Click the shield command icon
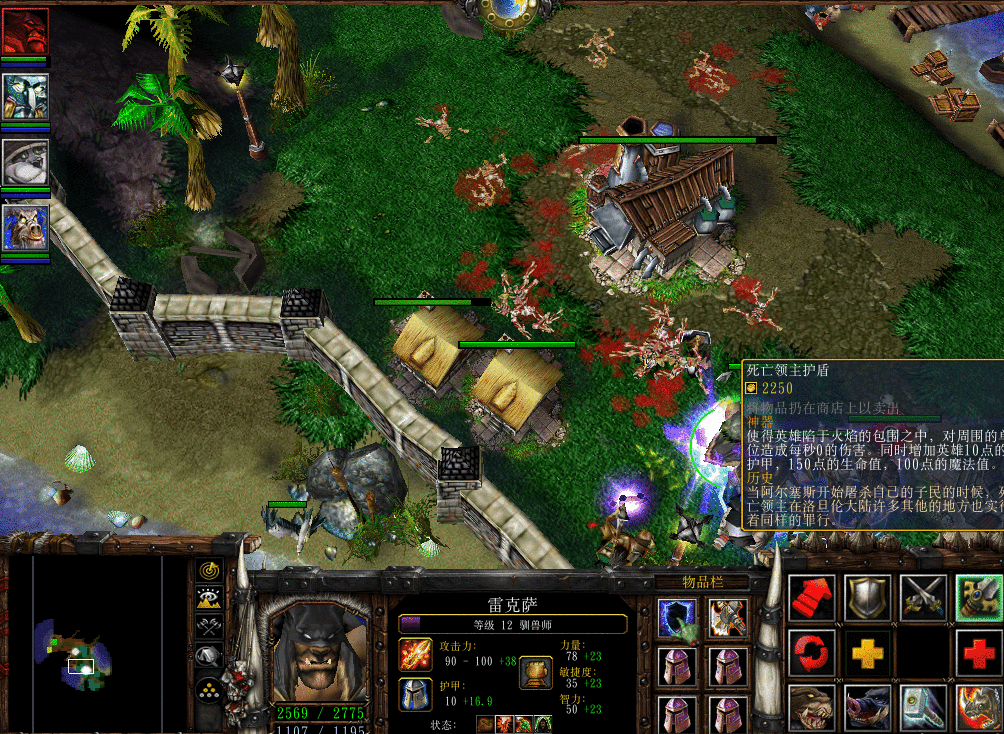Screen dimensions: 1004x734 pos(867,598)
